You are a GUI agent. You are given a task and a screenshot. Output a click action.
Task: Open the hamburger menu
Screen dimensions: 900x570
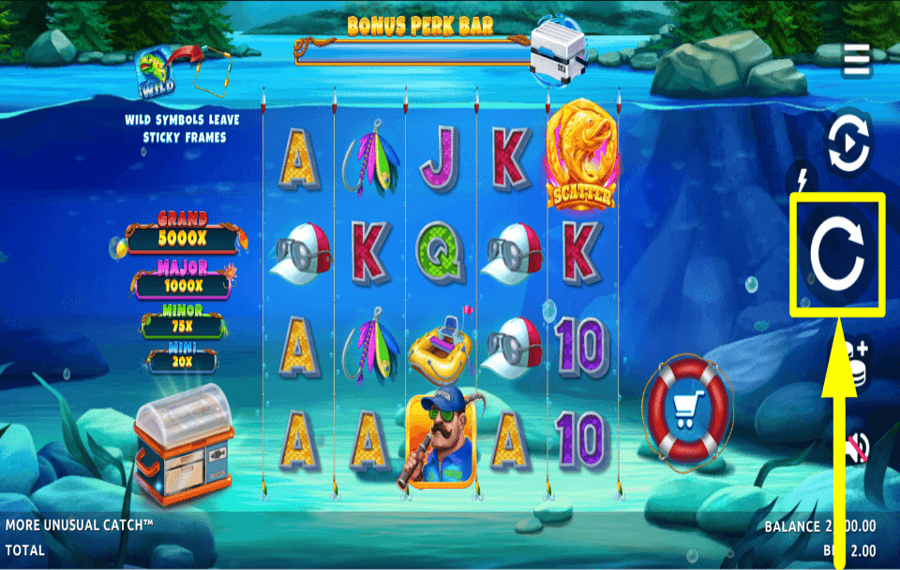[x=857, y=61]
